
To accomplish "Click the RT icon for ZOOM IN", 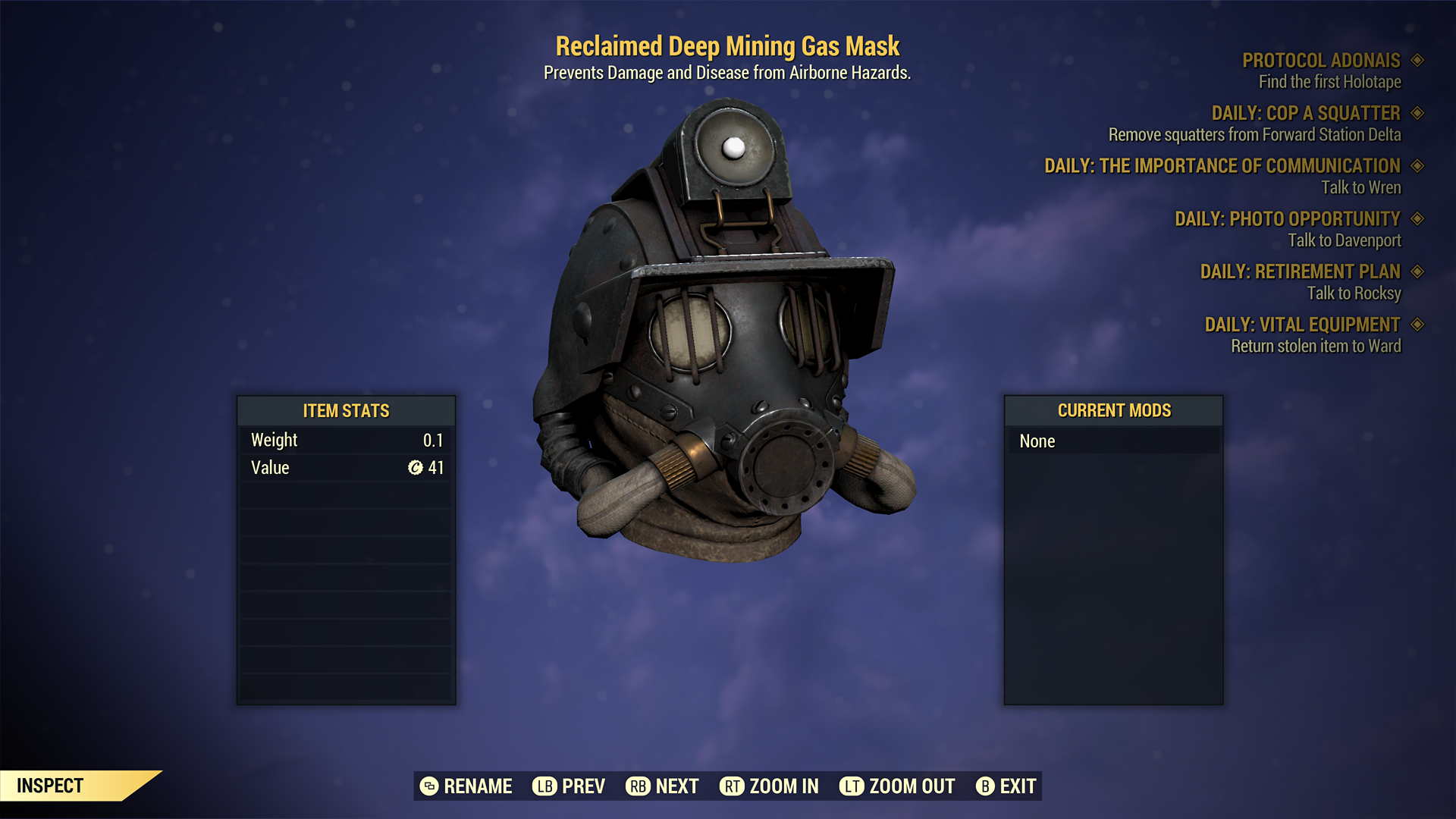I will pyautogui.click(x=732, y=786).
